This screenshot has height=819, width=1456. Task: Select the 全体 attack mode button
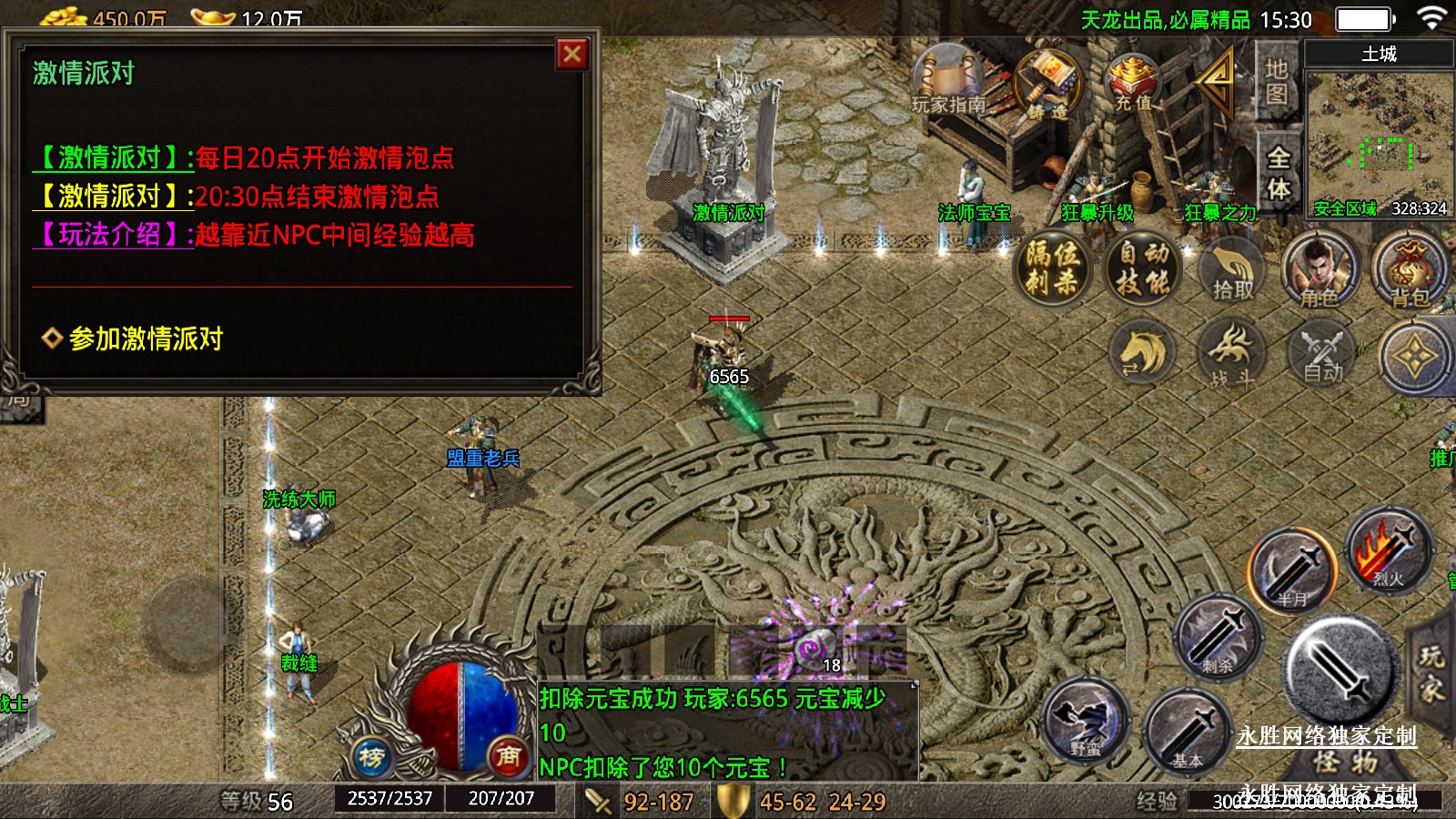(1279, 173)
